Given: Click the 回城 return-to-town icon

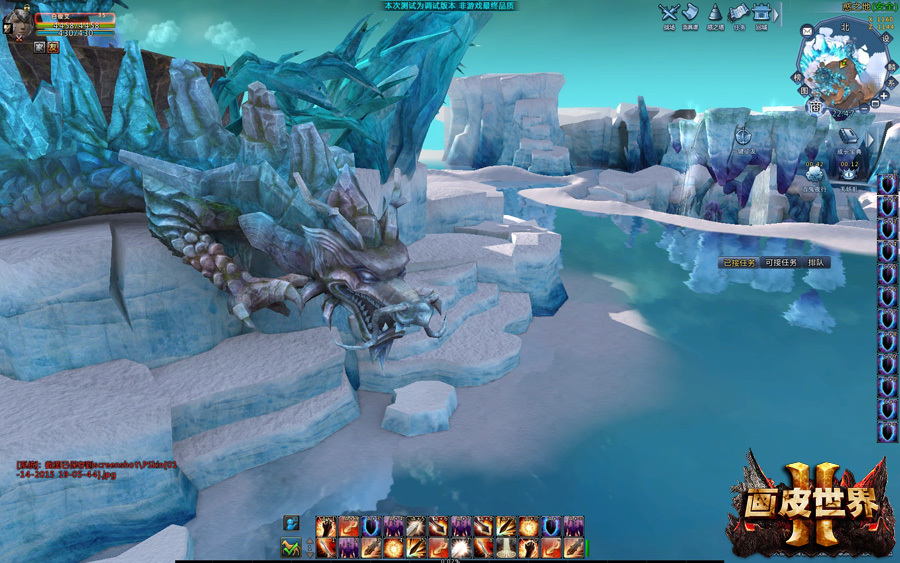Looking at the screenshot, I should pyautogui.click(x=762, y=13).
